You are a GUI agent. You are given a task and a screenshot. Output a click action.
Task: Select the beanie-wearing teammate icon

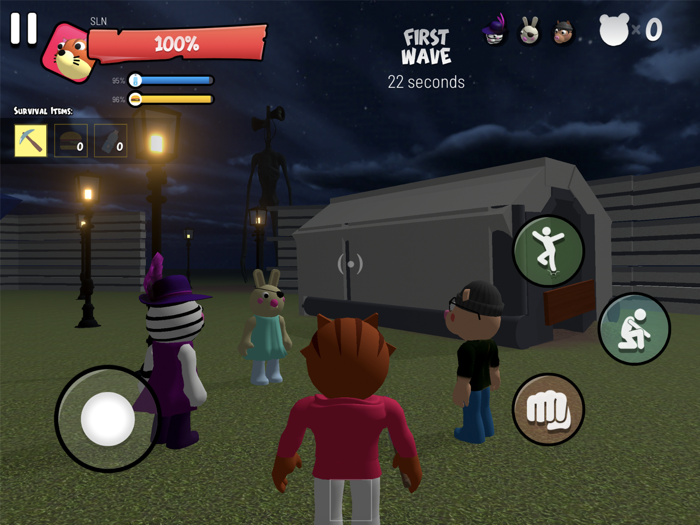(x=564, y=32)
